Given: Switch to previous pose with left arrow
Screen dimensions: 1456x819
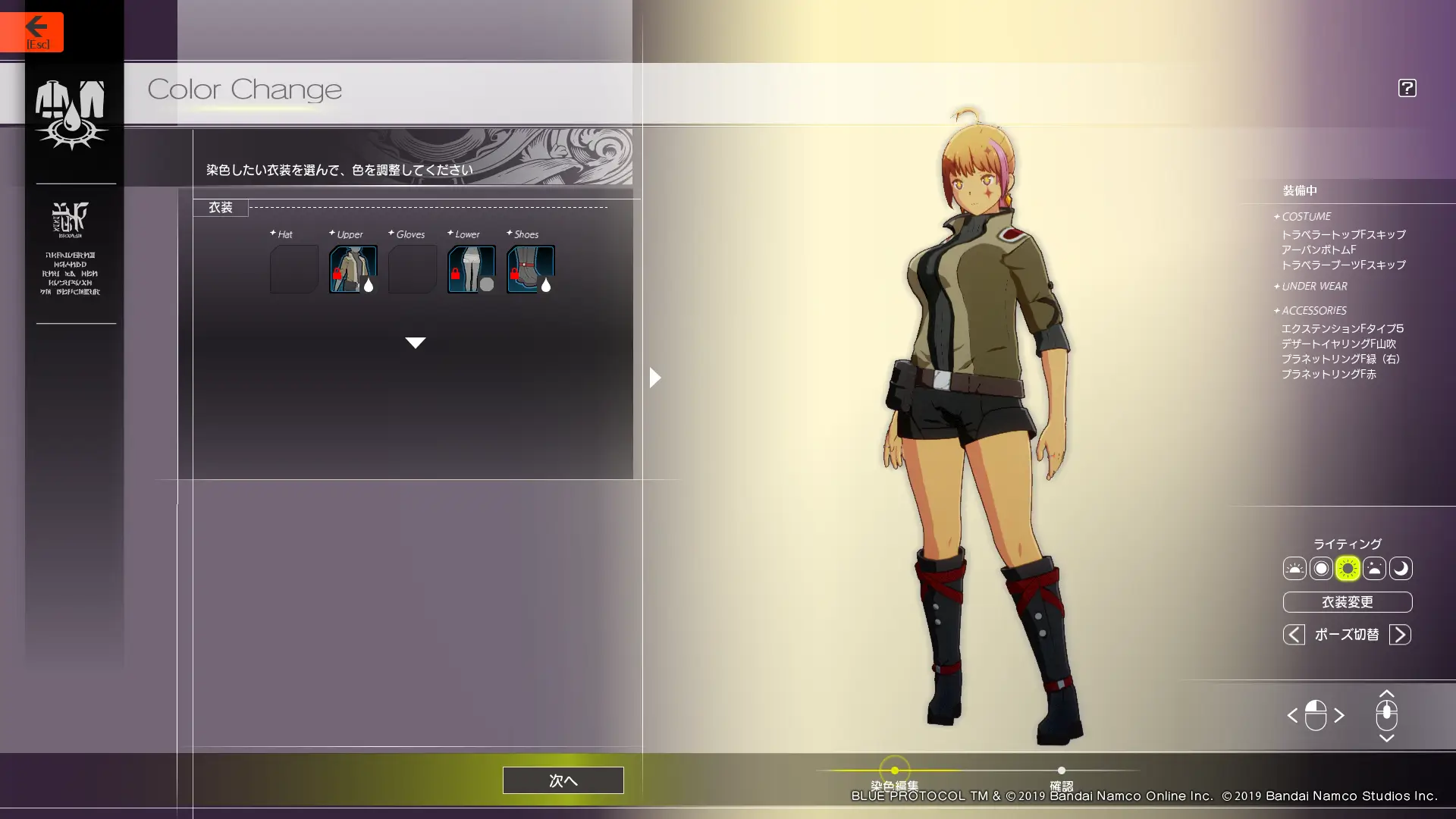Looking at the screenshot, I should pos(1294,635).
